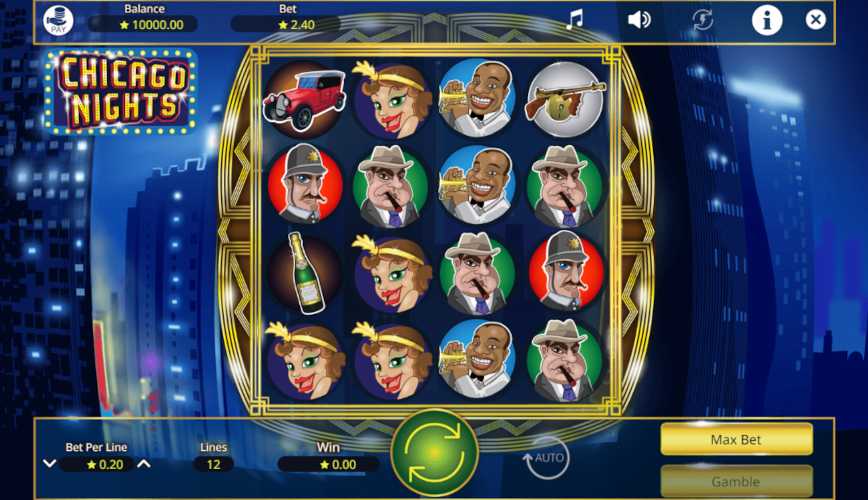This screenshot has height=500, width=868.
Task: Increase the Bet Per Line value
Action: (144, 464)
